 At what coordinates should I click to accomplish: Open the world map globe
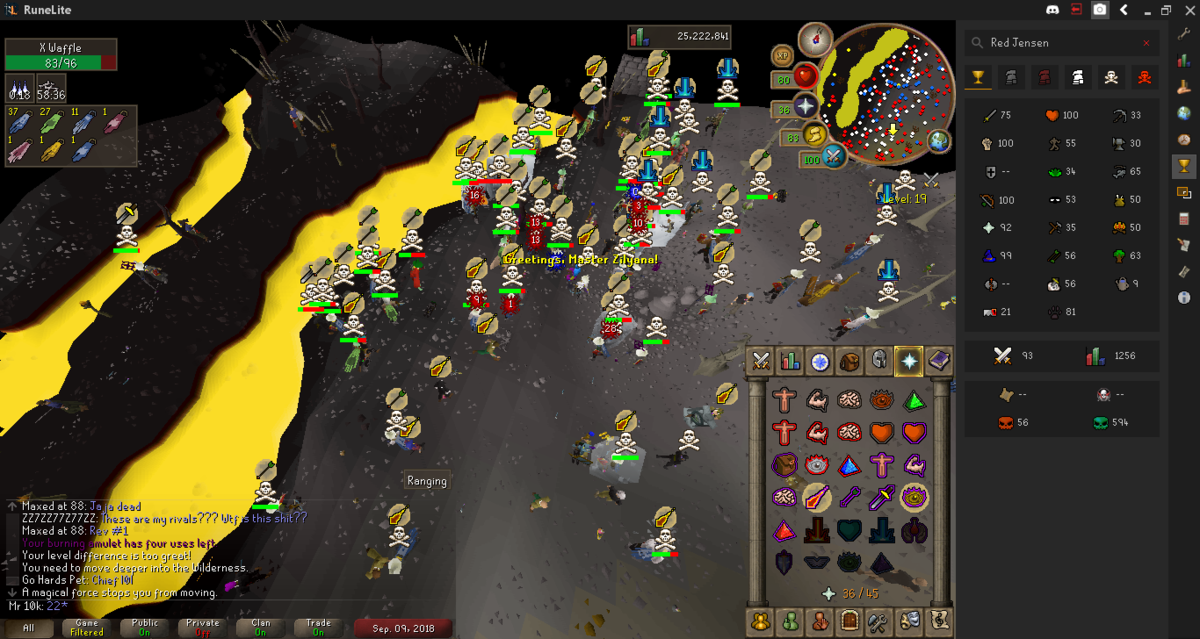[x=938, y=140]
